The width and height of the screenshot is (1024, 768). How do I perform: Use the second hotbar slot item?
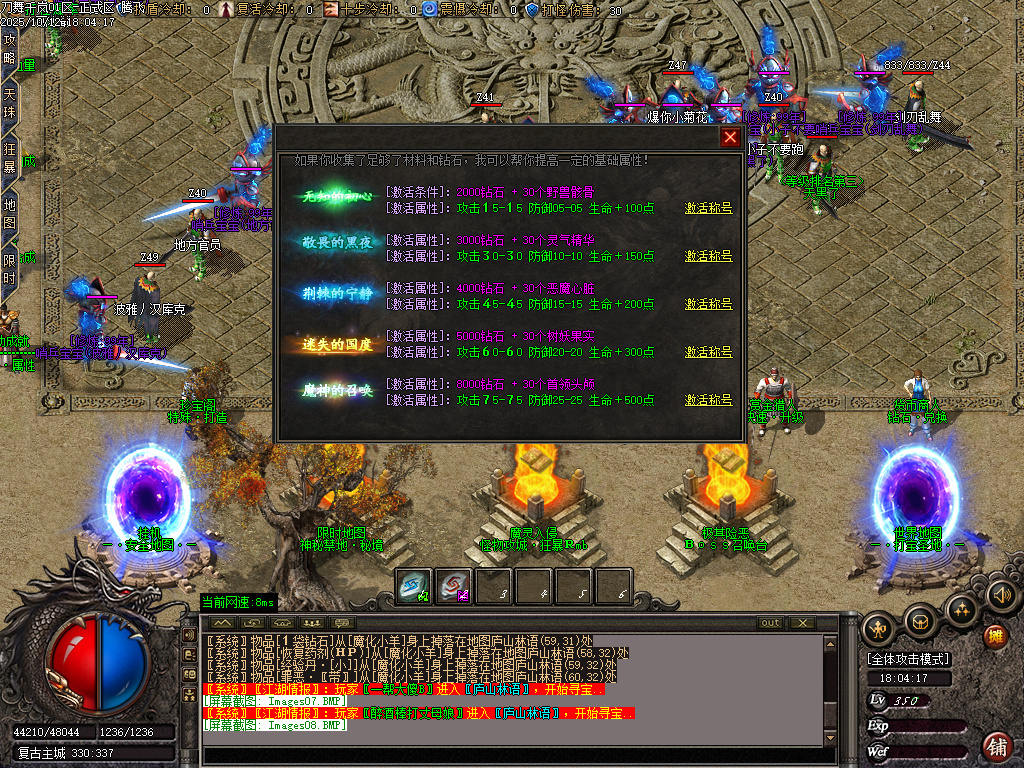[x=454, y=587]
